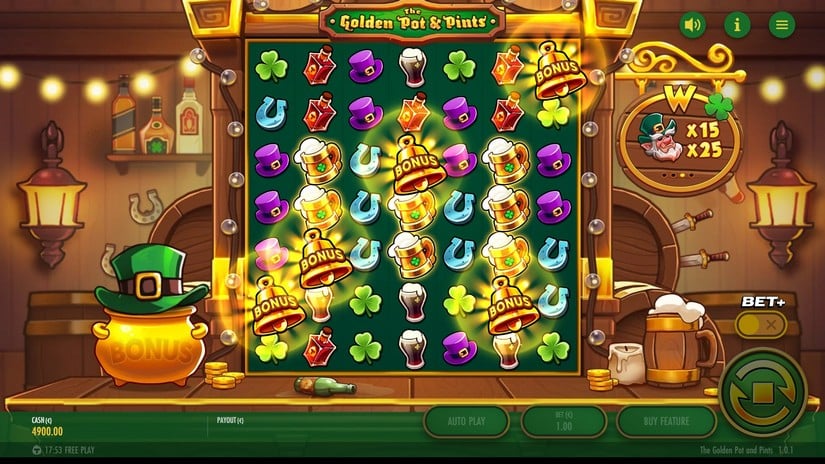Hit the round green spin button

point(763,391)
